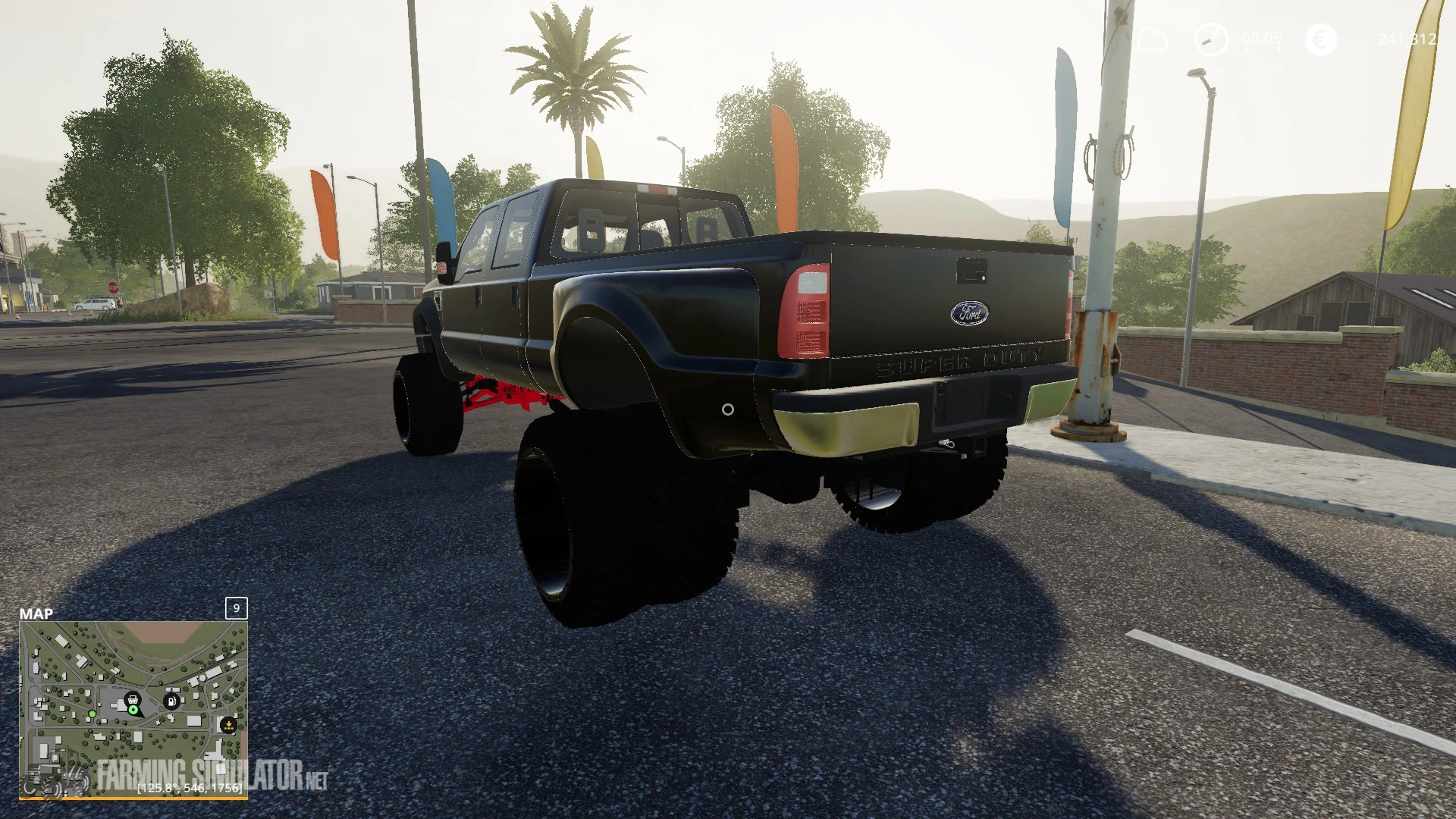Toggle the time display between 08:05 formats
Image resolution: width=1456 pixels, height=819 pixels.
[x=1261, y=37]
